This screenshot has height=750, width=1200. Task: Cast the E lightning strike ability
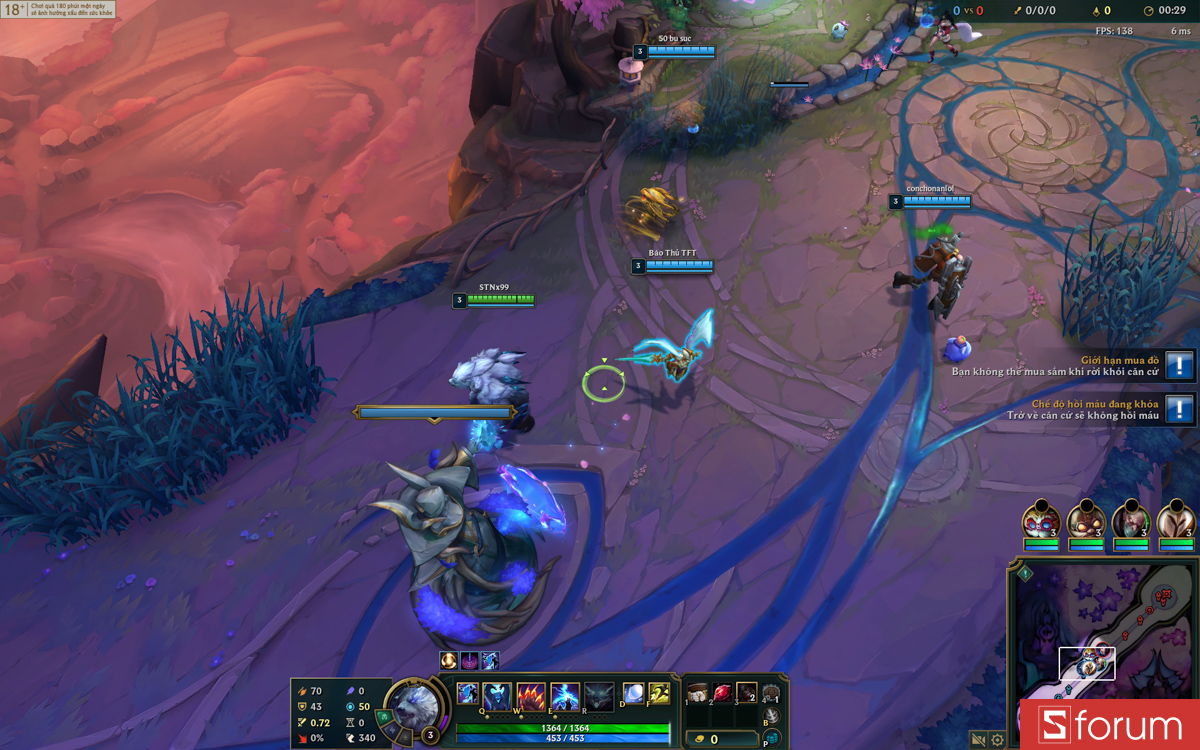(565, 696)
